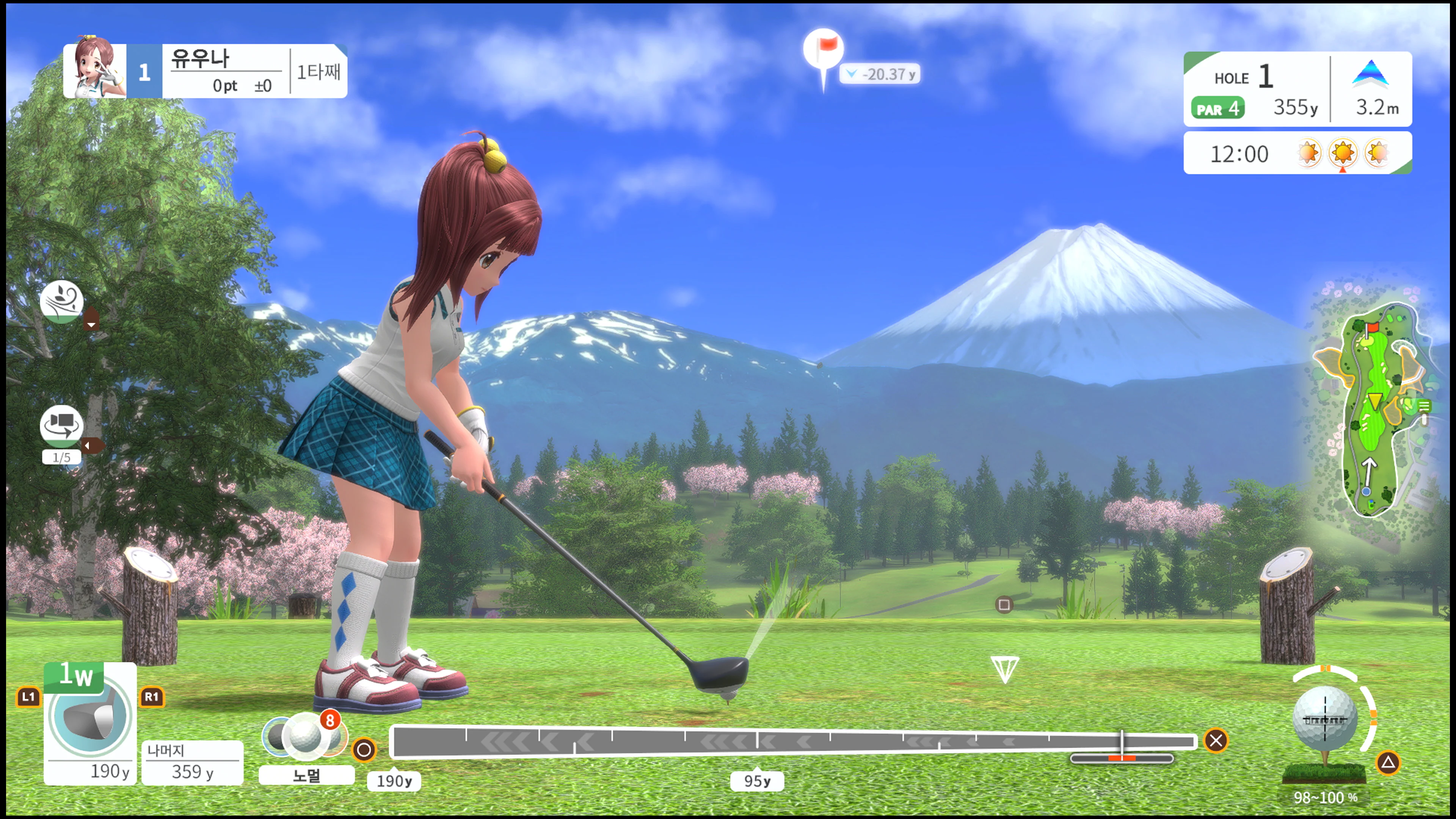Click the 12:00 weather forecast panel

(x=1297, y=153)
